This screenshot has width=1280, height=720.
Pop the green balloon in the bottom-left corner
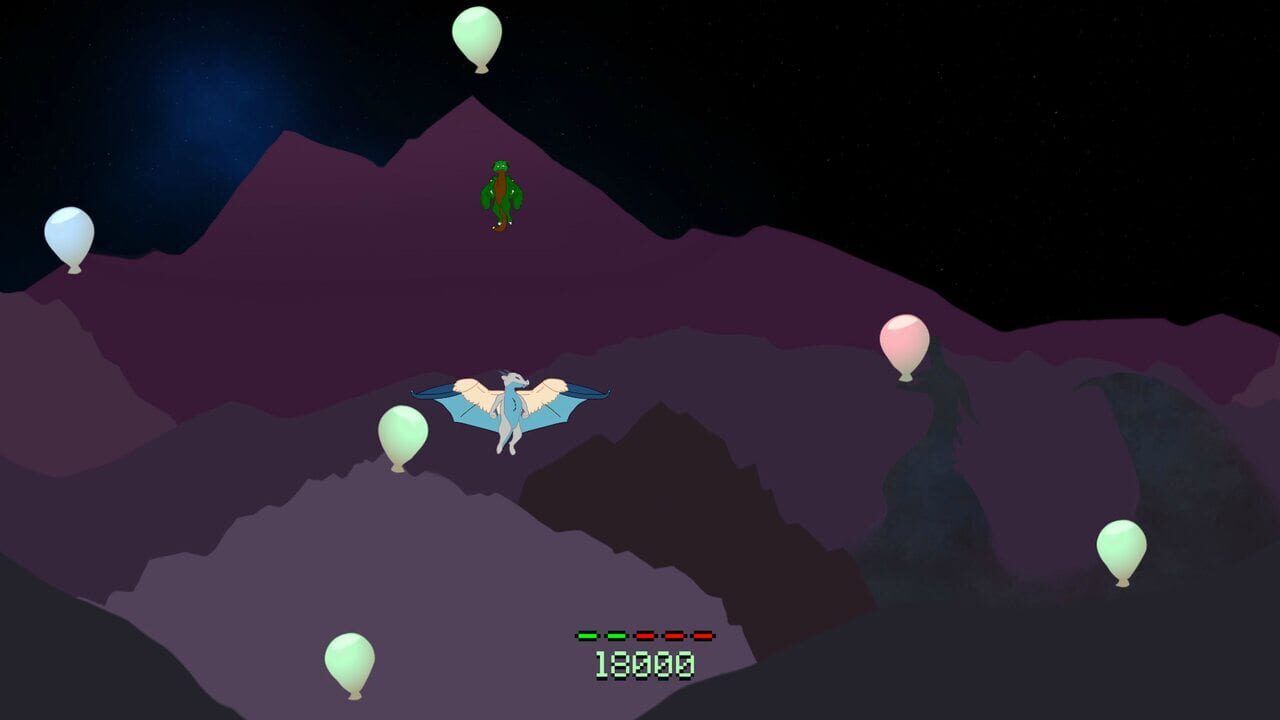pyautogui.click(x=350, y=662)
